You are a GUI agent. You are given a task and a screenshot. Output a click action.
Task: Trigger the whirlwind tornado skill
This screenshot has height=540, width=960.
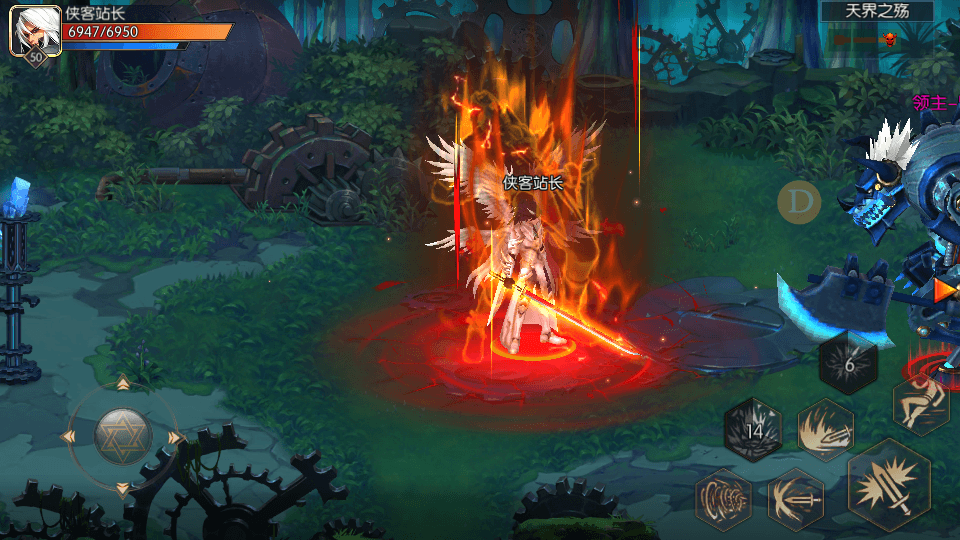[x=723, y=497]
